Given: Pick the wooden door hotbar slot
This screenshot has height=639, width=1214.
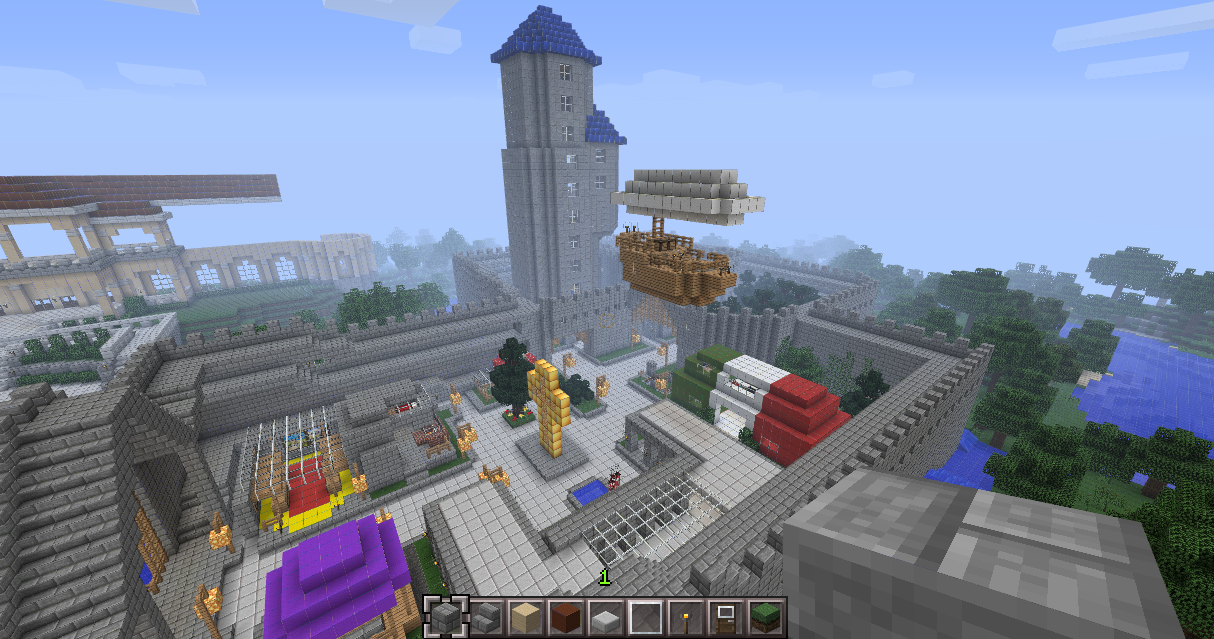Looking at the screenshot, I should 725,617.
